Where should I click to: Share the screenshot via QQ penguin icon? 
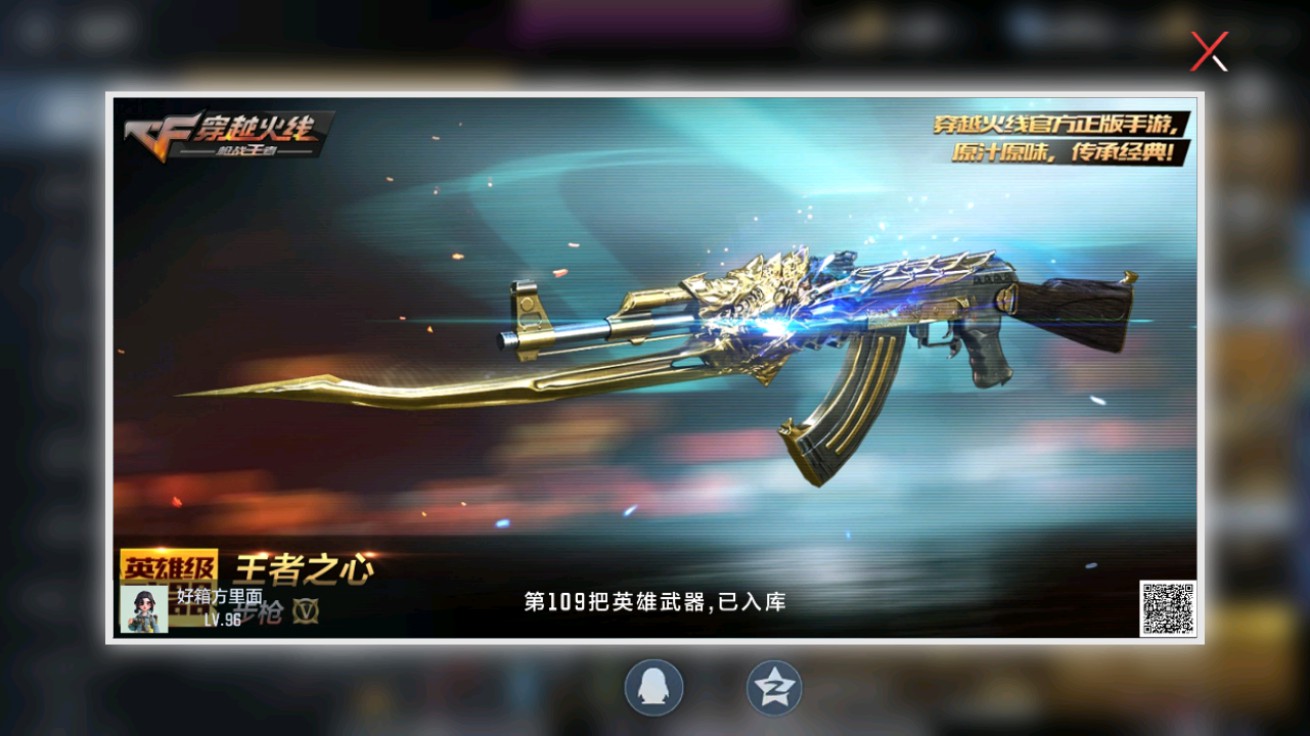[655, 686]
